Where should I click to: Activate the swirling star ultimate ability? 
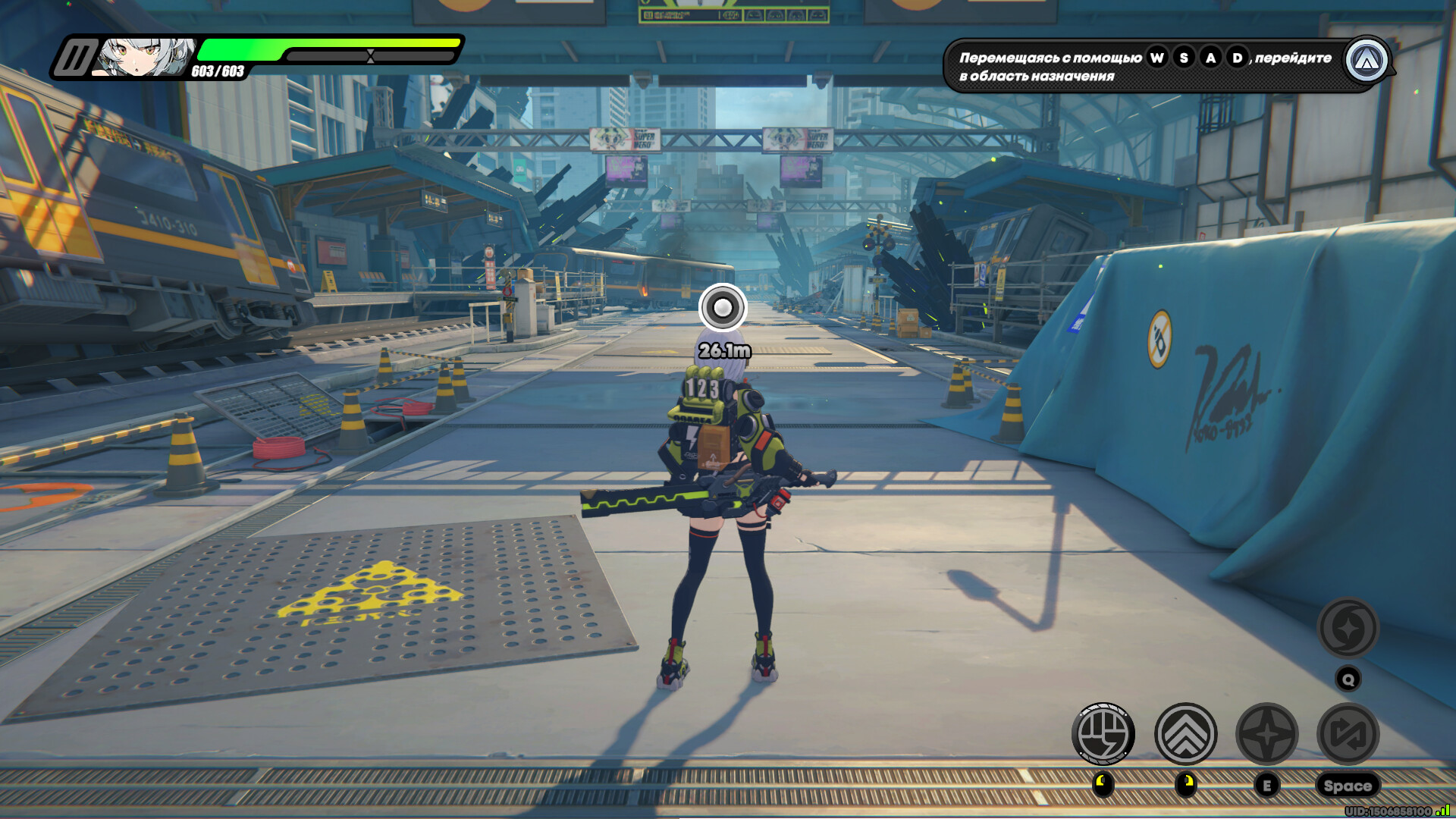click(x=1348, y=628)
